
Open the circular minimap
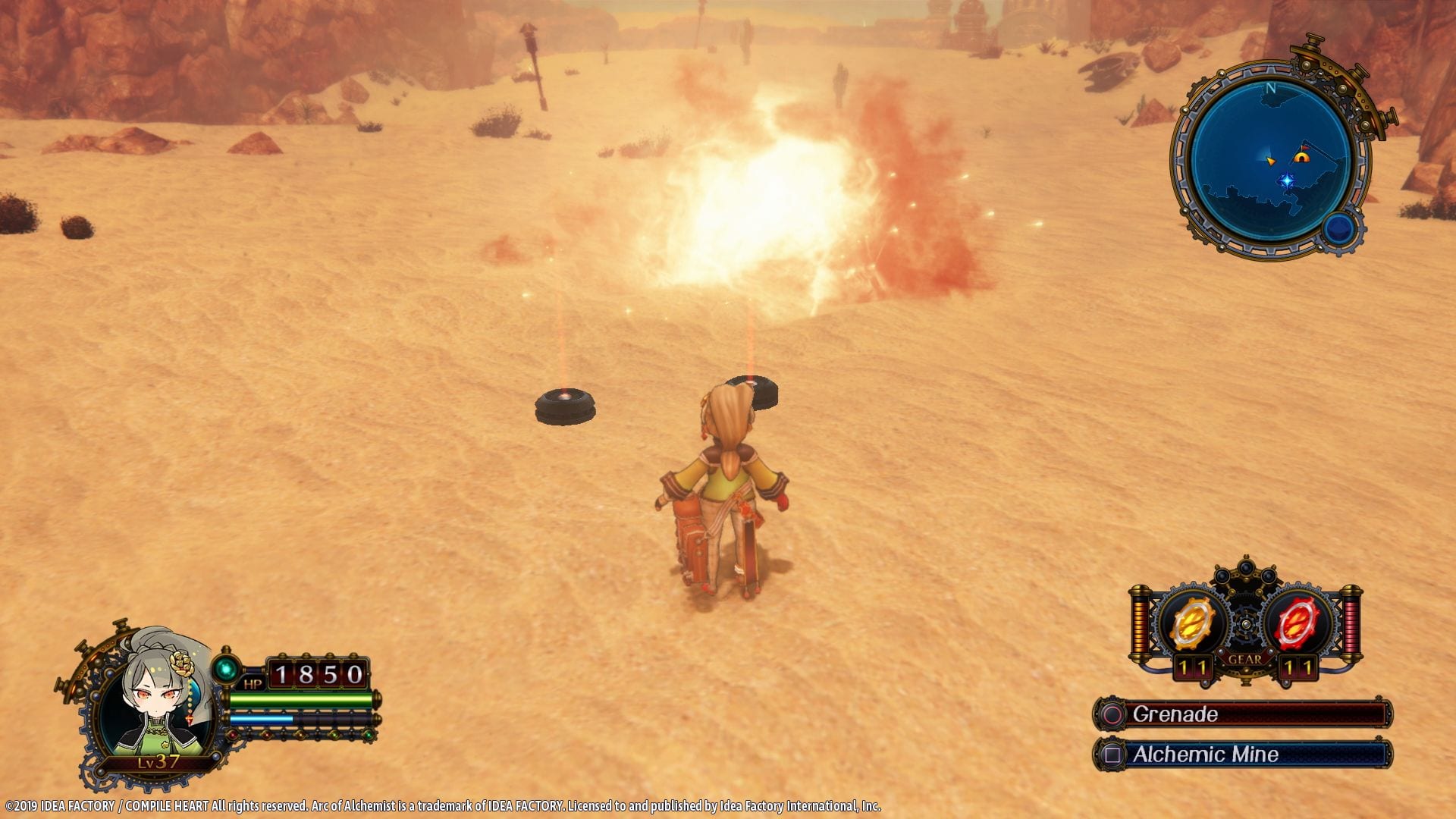(x=1269, y=161)
